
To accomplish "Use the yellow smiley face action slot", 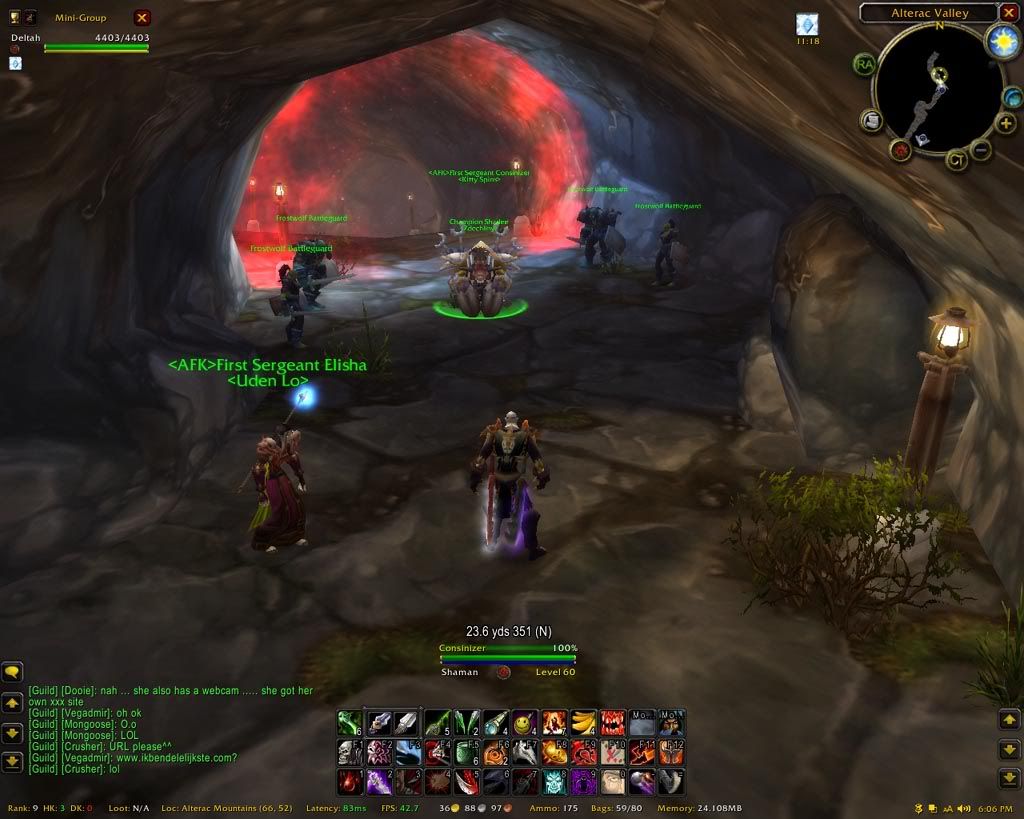I will [x=526, y=722].
